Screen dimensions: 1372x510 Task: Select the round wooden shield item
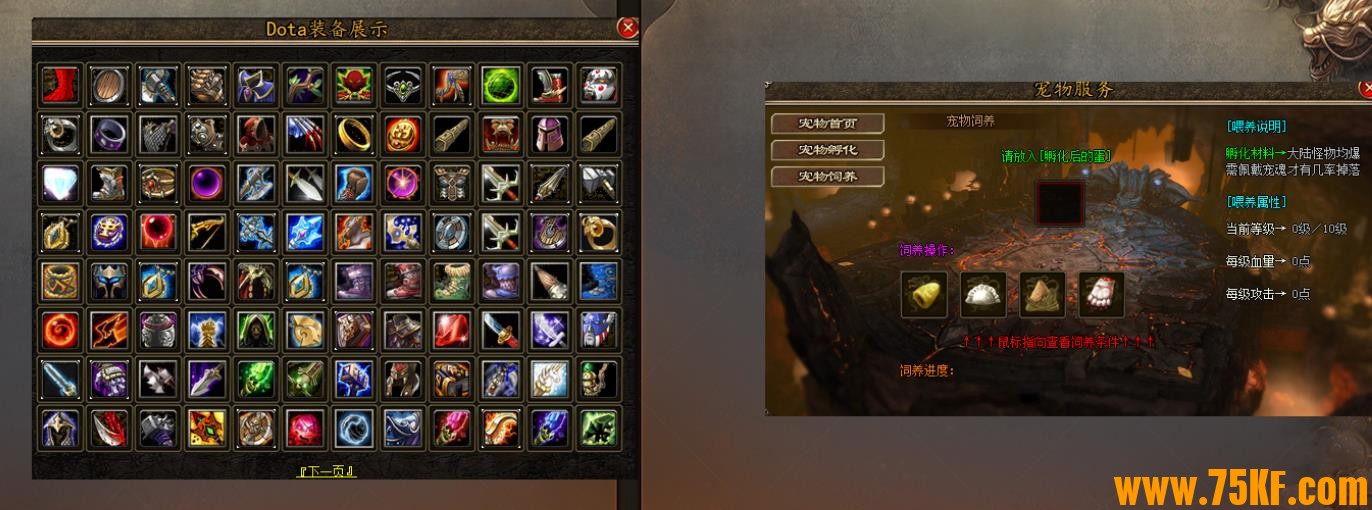pyautogui.click(x=109, y=84)
